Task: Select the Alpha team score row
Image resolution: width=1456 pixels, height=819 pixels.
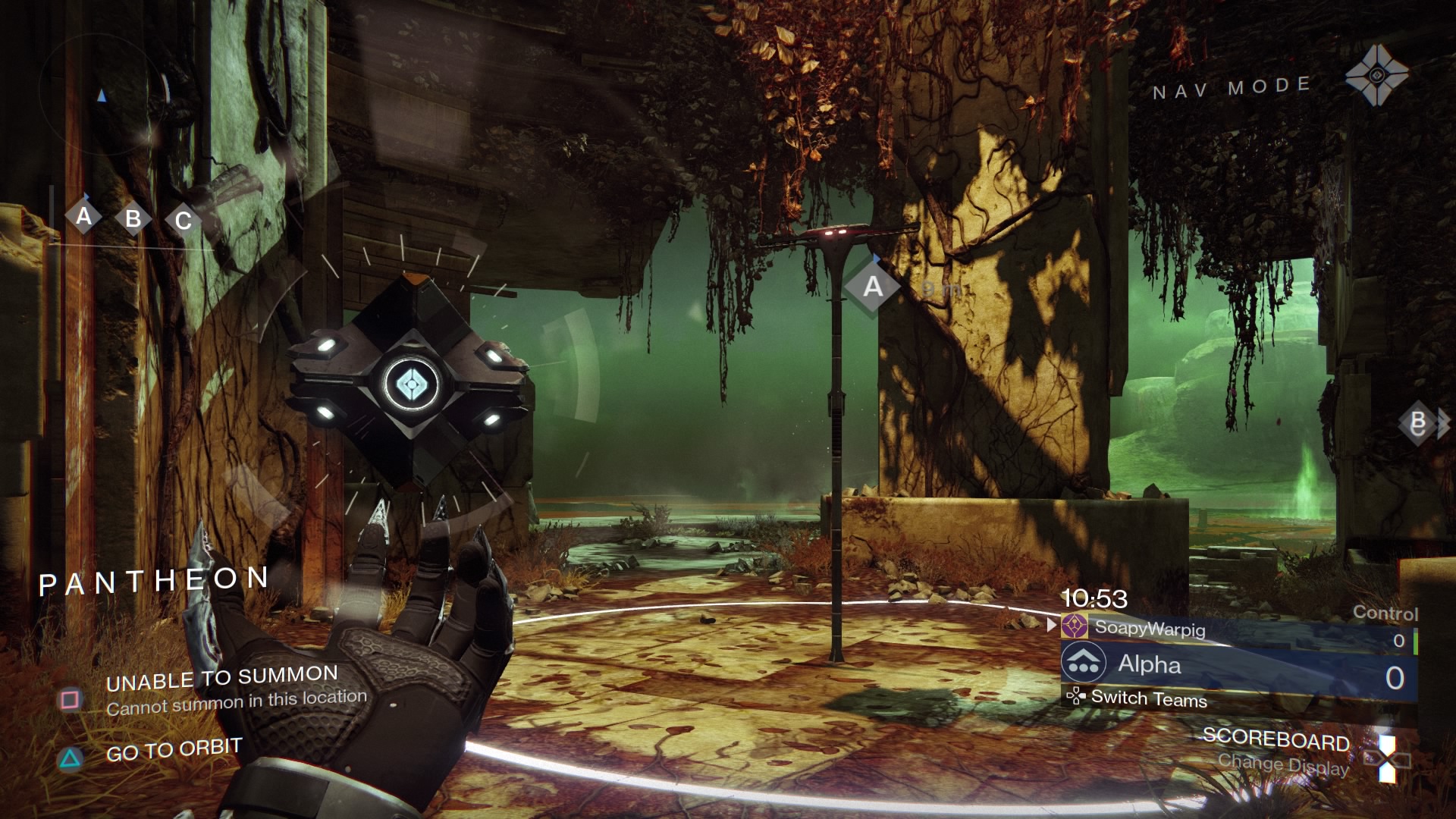Action: (x=1238, y=665)
